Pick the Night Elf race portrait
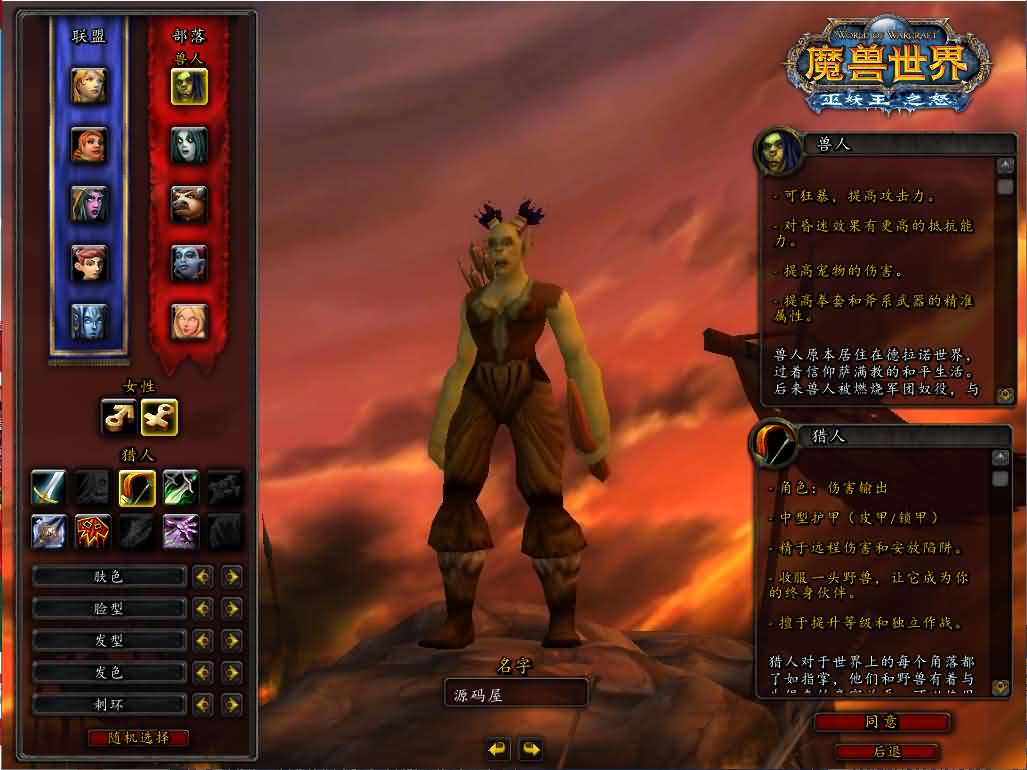 [89, 203]
